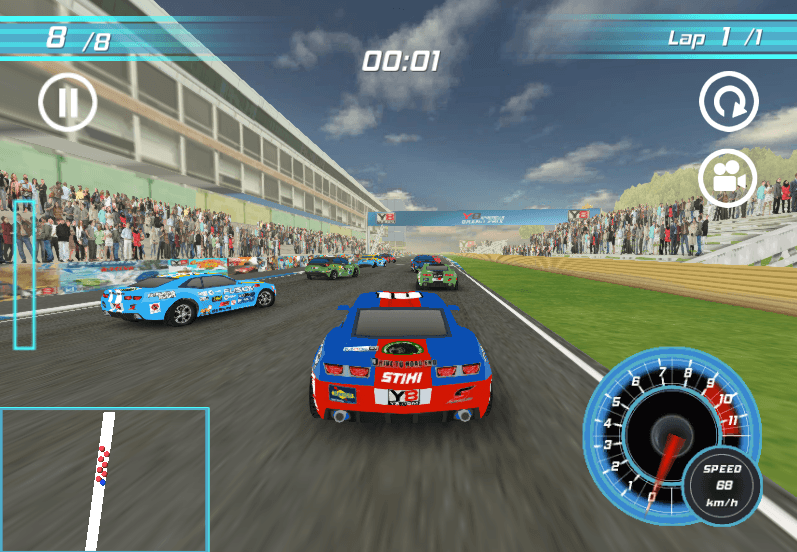Pause the race
Image resolution: width=797 pixels, height=552 pixels.
(67, 102)
